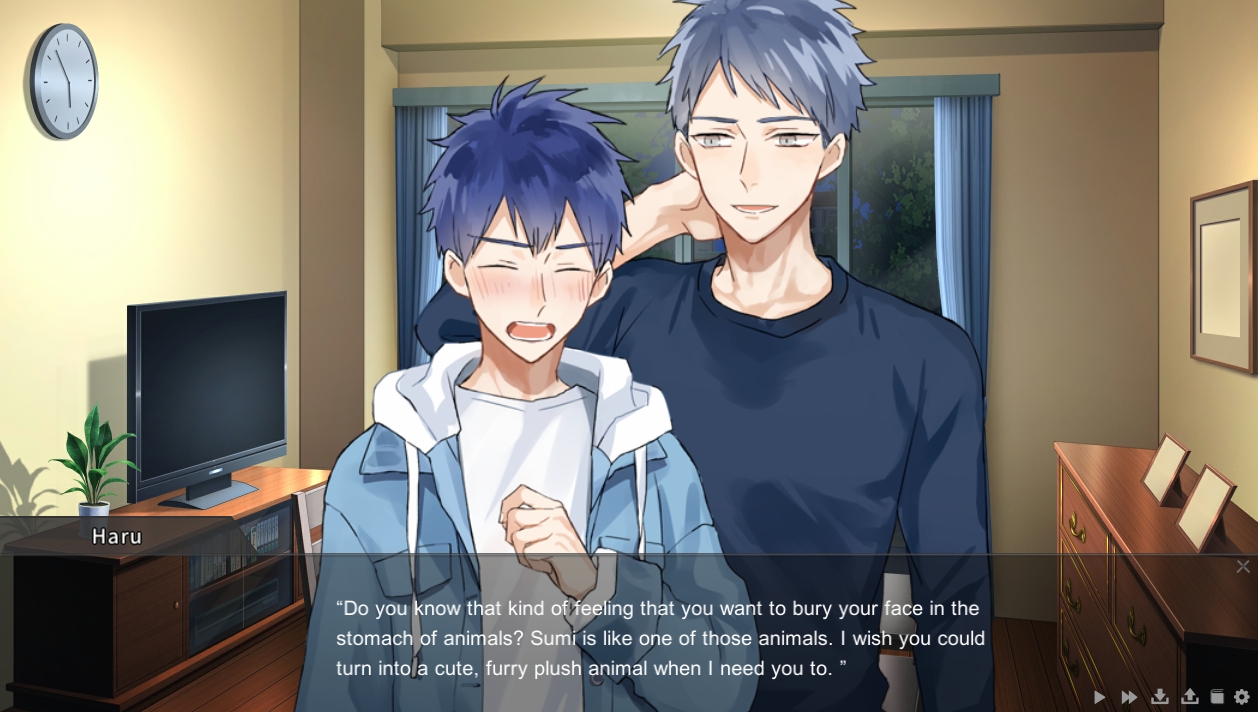Advance Haru's dialogue text box

click(660, 638)
